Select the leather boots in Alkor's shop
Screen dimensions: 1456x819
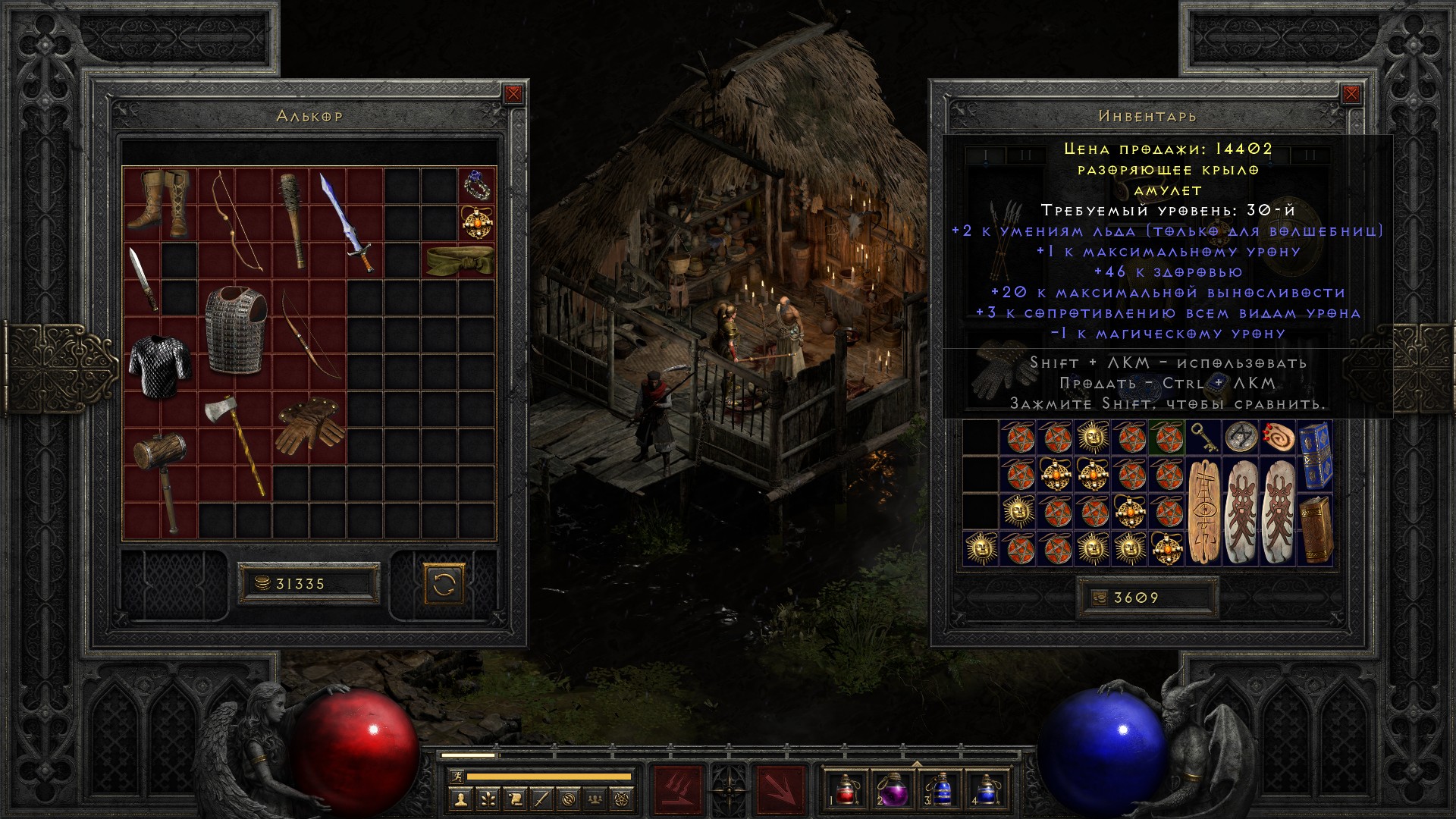(x=158, y=199)
